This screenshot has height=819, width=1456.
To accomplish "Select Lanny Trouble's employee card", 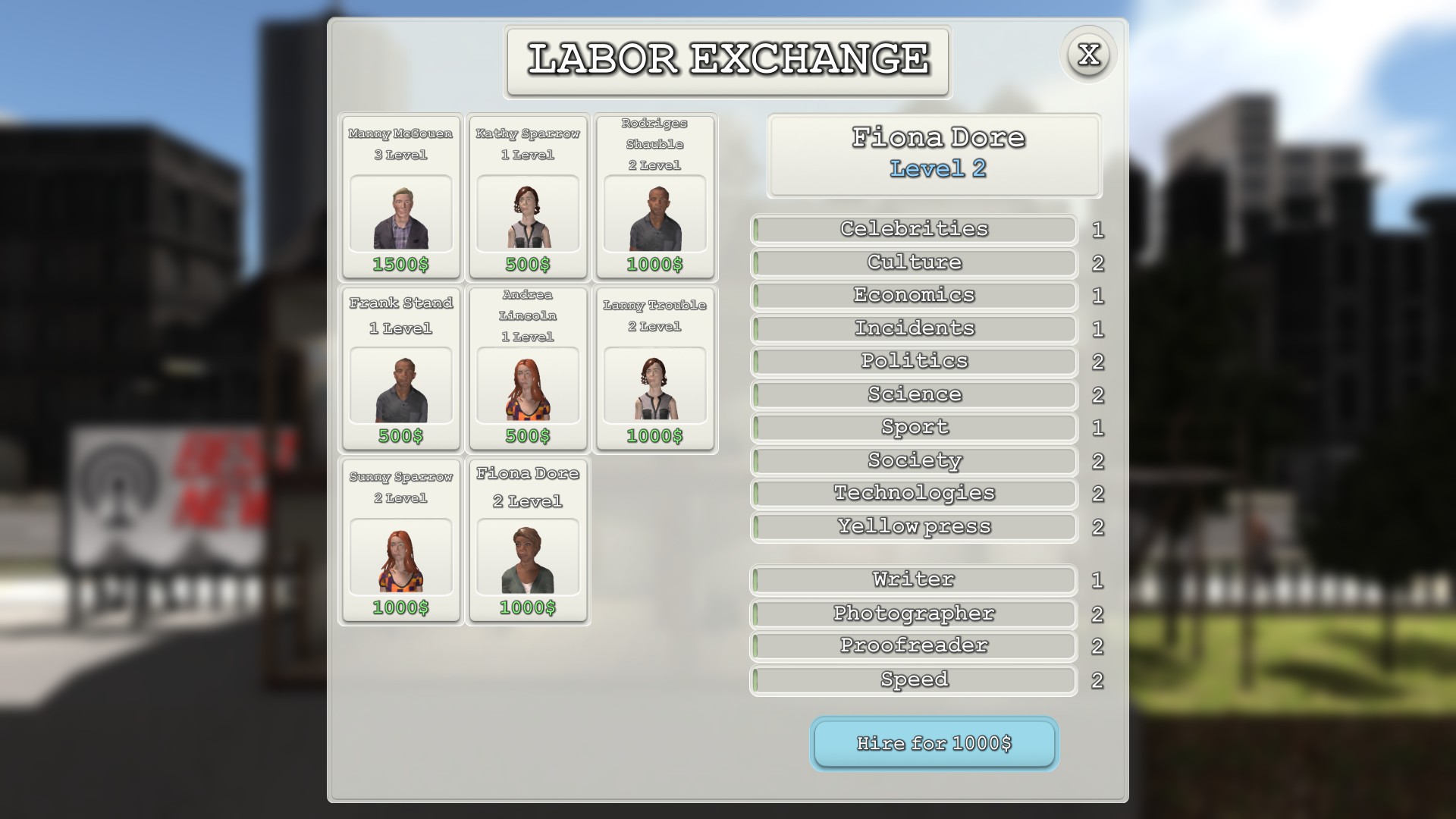I will coord(654,370).
